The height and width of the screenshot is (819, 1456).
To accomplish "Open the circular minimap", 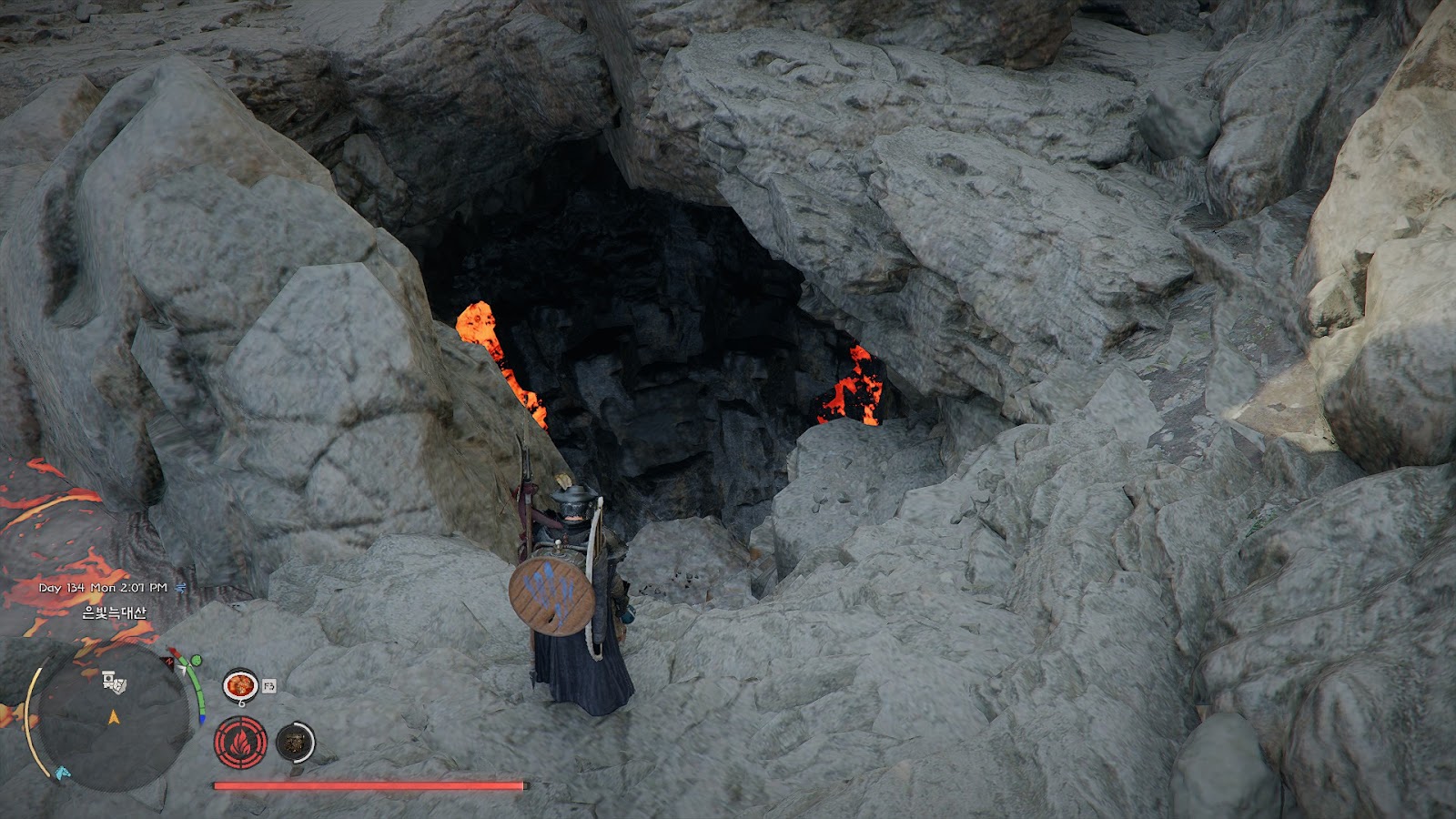I will pos(112,718).
